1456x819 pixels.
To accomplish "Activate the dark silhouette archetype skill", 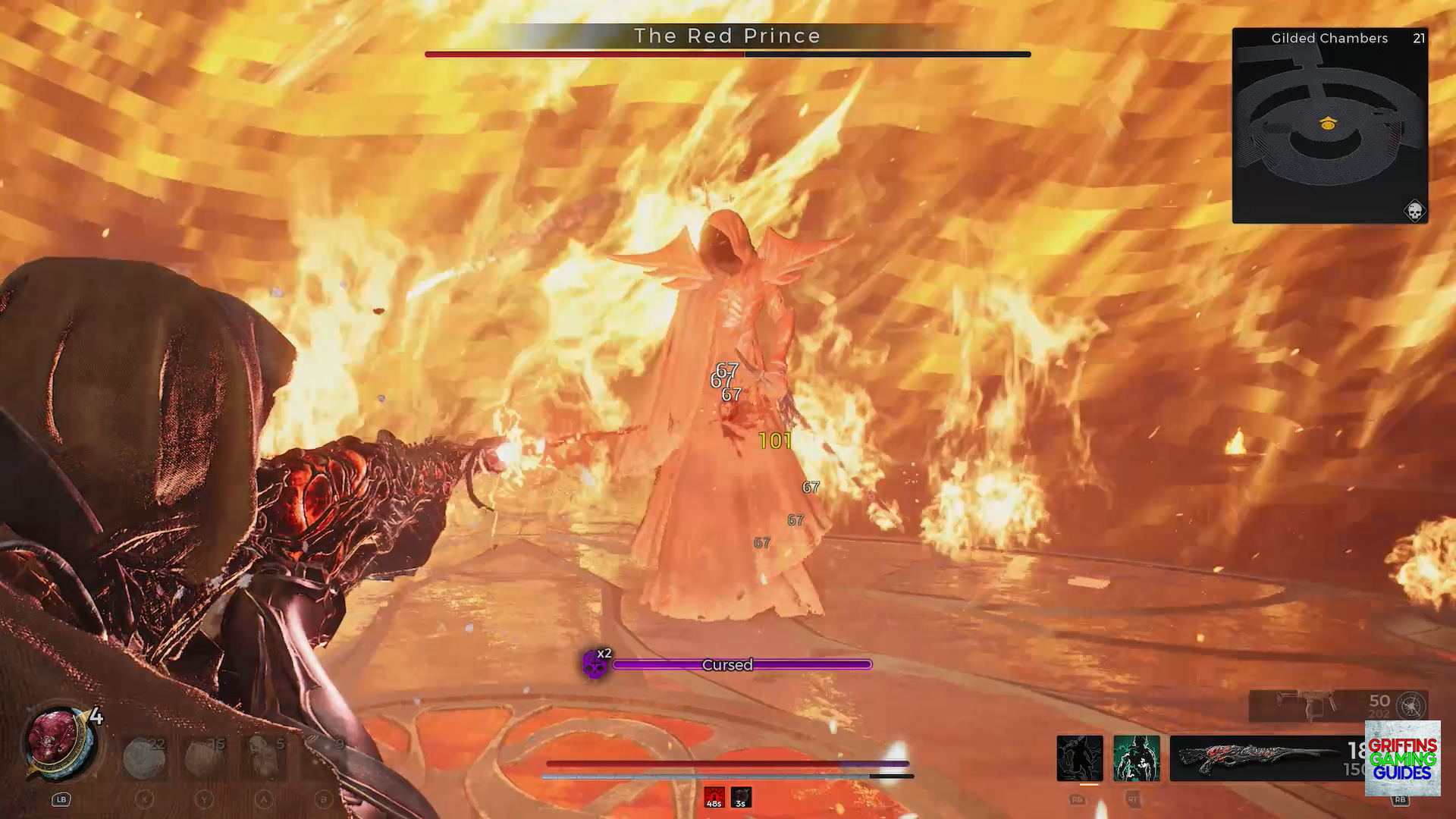I will (1080, 758).
